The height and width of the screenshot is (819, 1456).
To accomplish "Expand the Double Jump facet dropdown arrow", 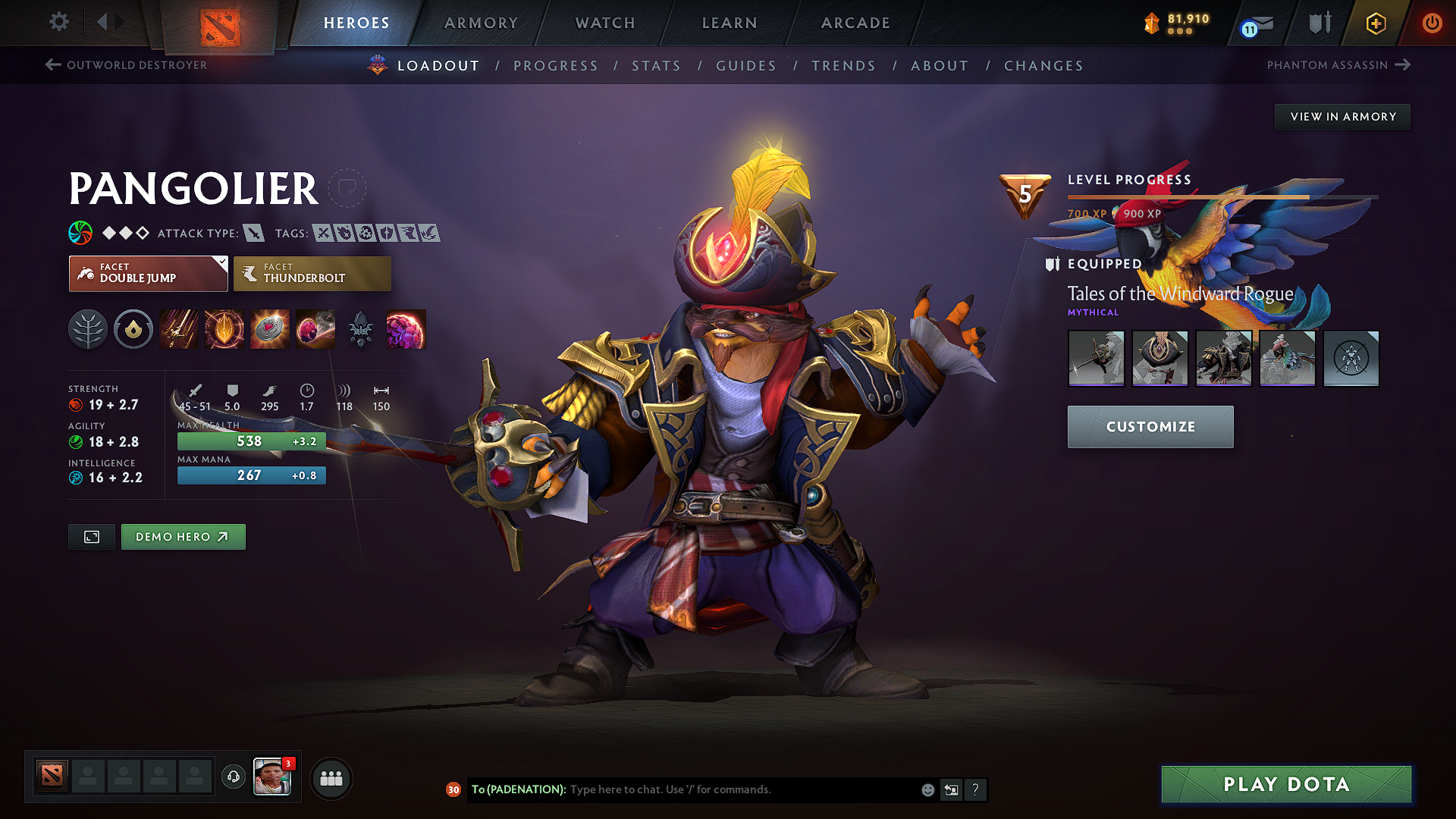I will (221, 264).
